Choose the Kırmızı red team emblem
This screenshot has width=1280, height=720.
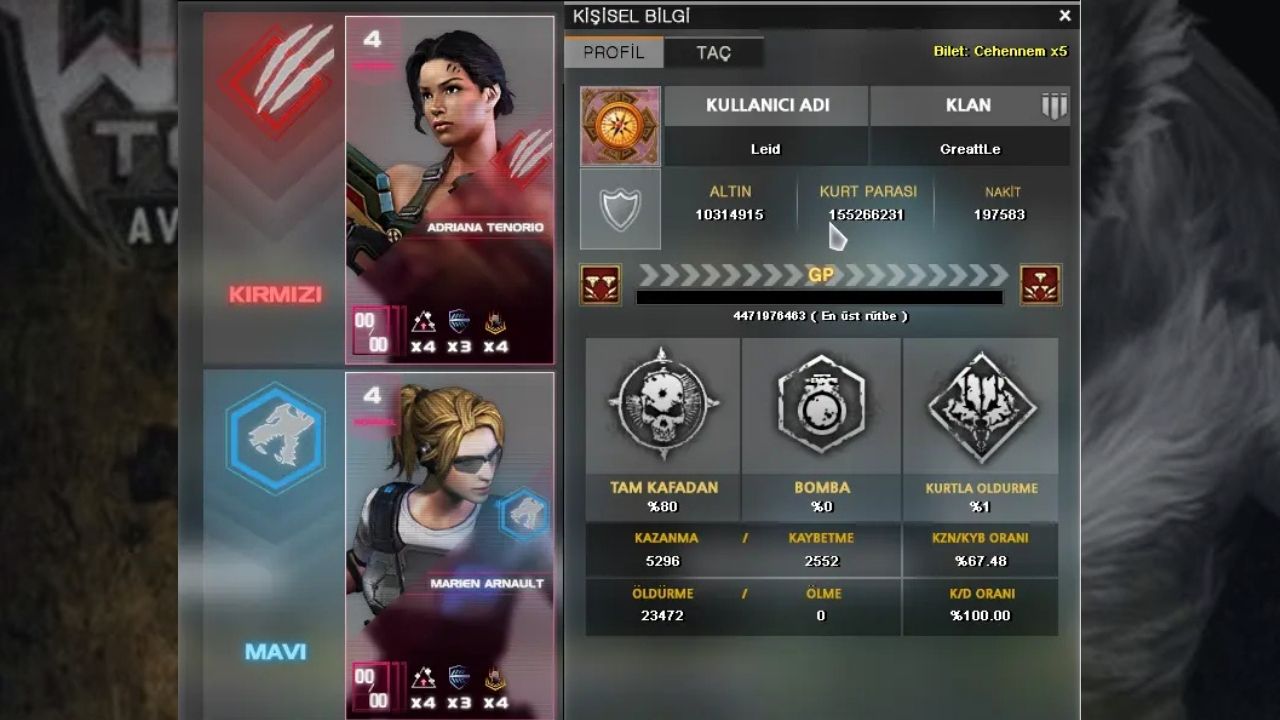pos(273,80)
